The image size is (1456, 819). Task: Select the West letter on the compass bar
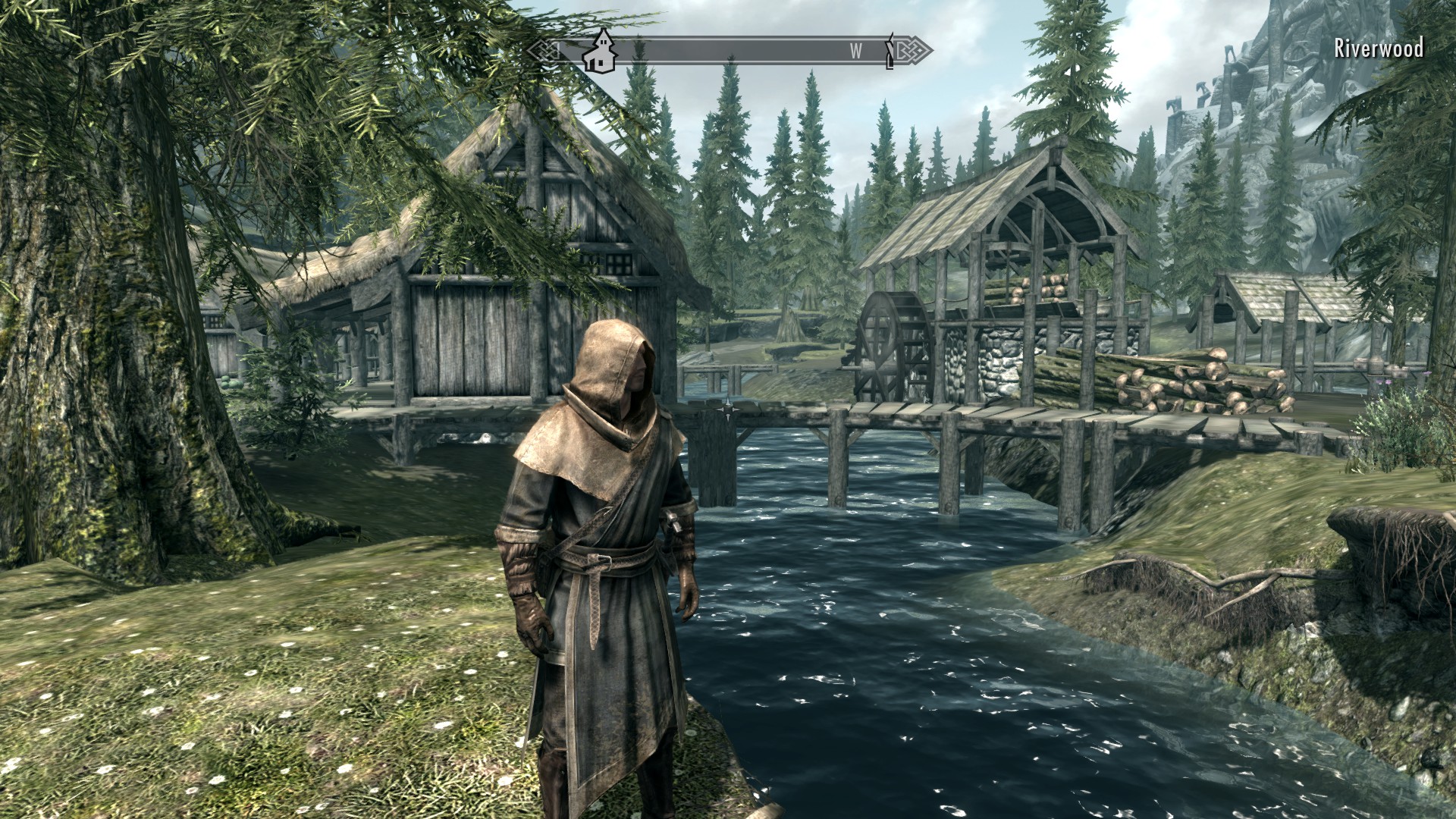[855, 52]
